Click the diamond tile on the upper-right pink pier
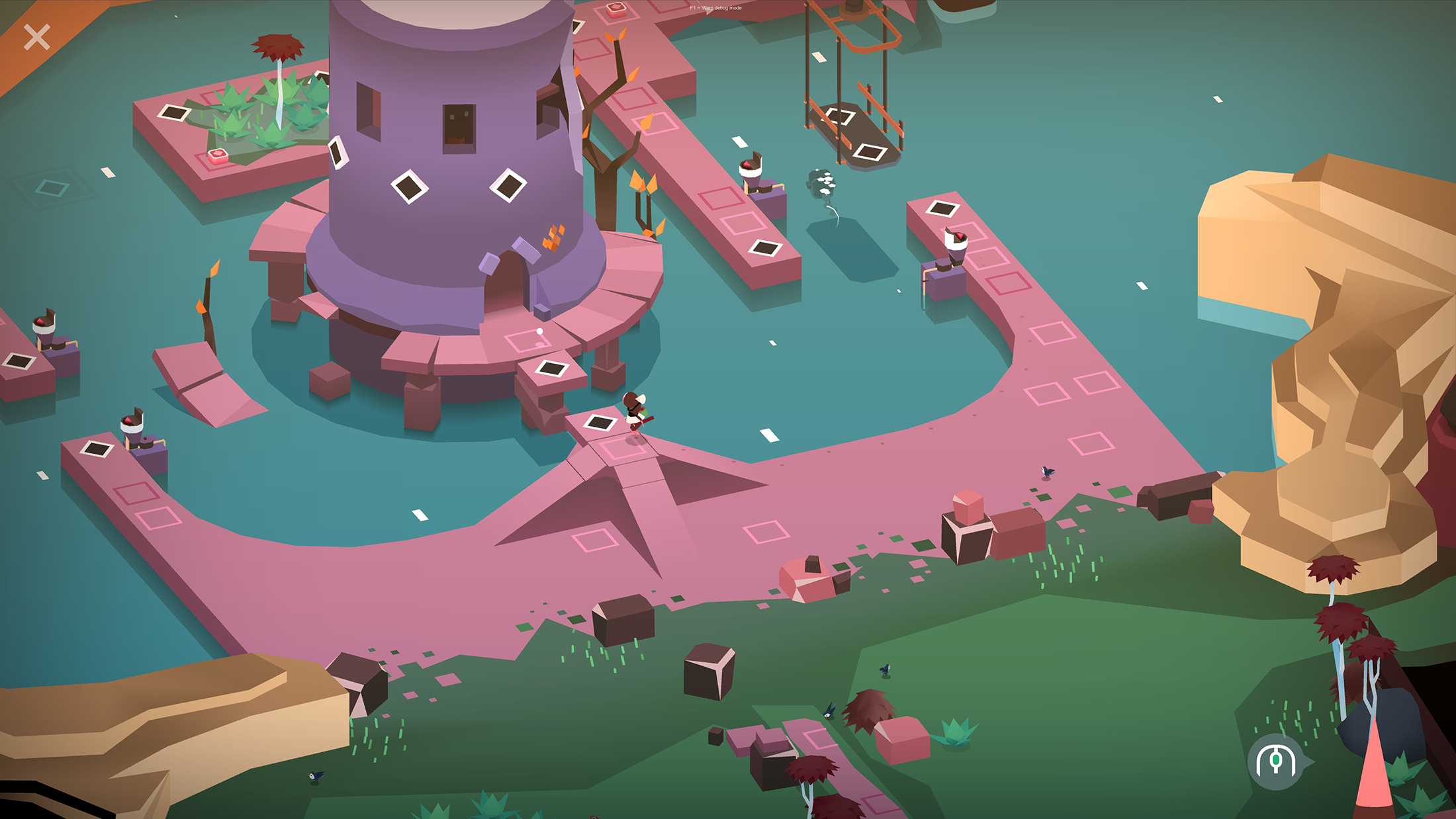The height and width of the screenshot is (819, 1456). pyautogui.click(x=942, y=209)
